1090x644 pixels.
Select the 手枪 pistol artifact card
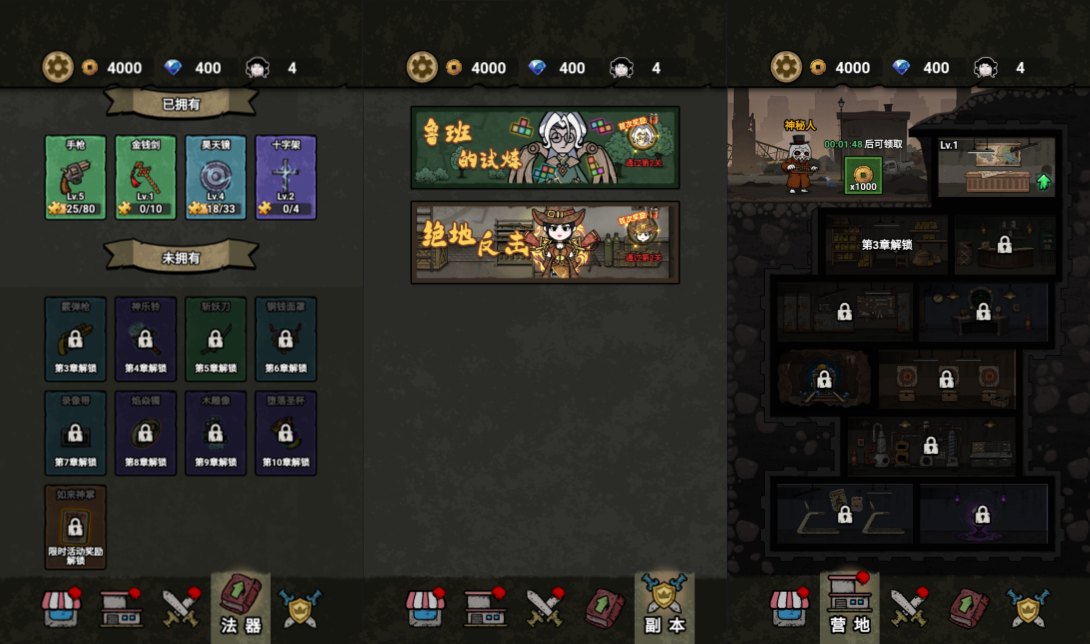click(x=75, y=177)
